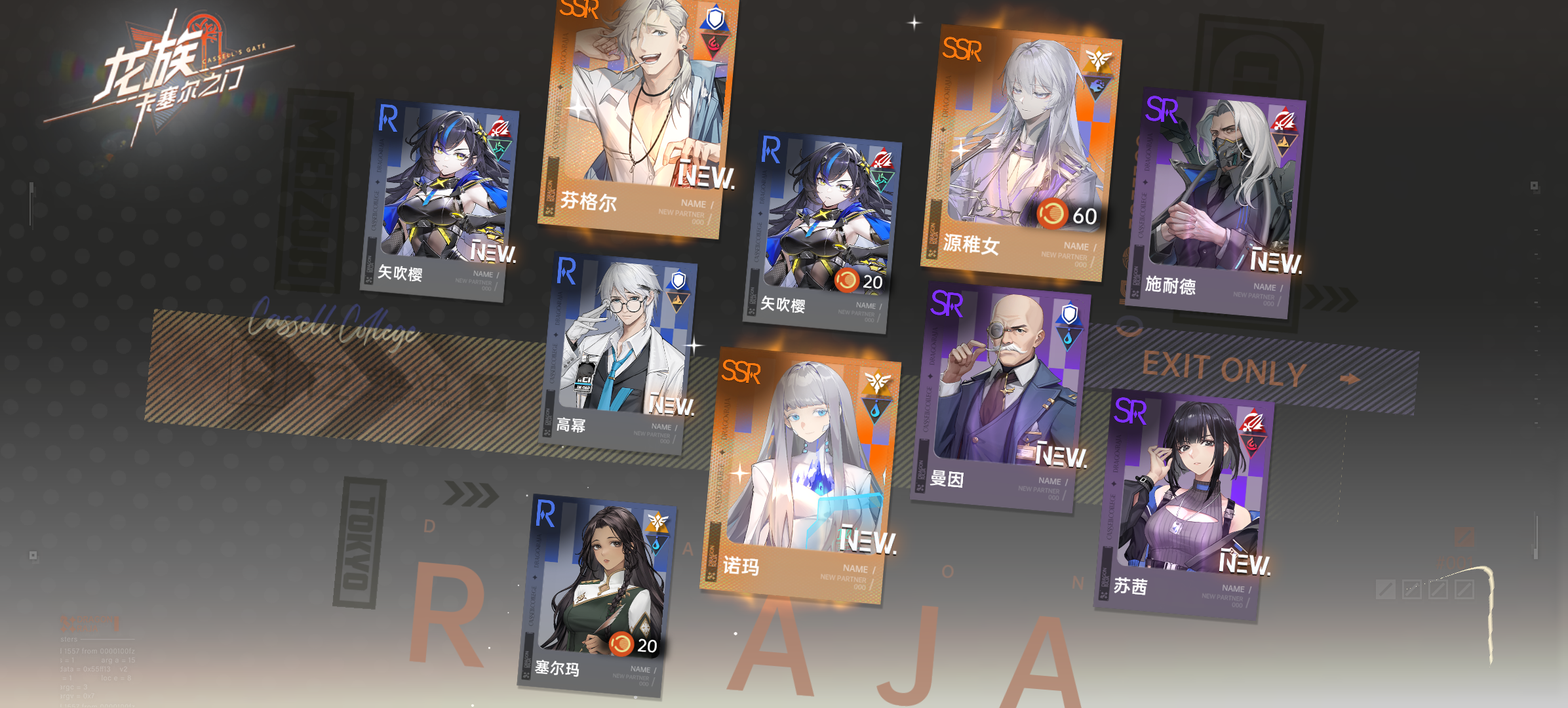The height and width of the screenshot is (708, 1568).
Task: Click the wing-and-droplet emblem on 诺玛's card
Action: pyautogui.click(x=877, y=393)
